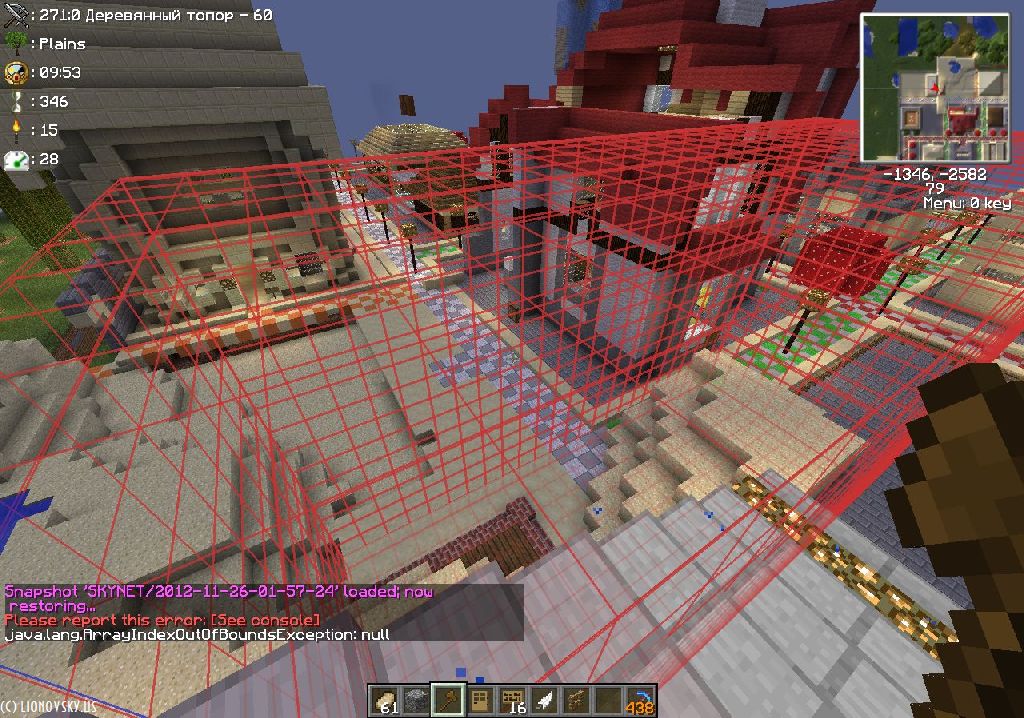Select the wooden door hotbar slot

[477, 700]
